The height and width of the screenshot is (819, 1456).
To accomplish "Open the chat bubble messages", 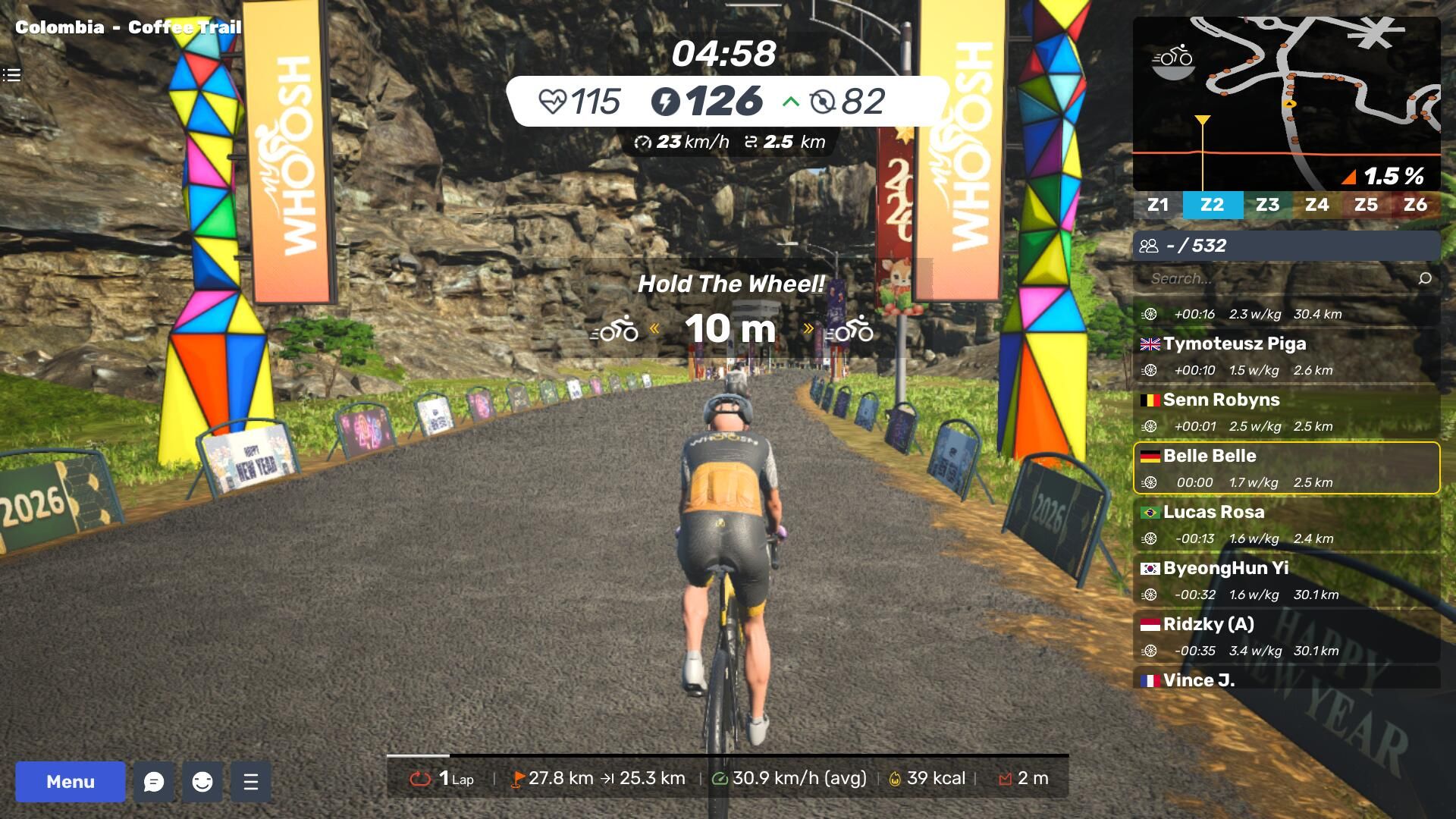I will 154,782.
